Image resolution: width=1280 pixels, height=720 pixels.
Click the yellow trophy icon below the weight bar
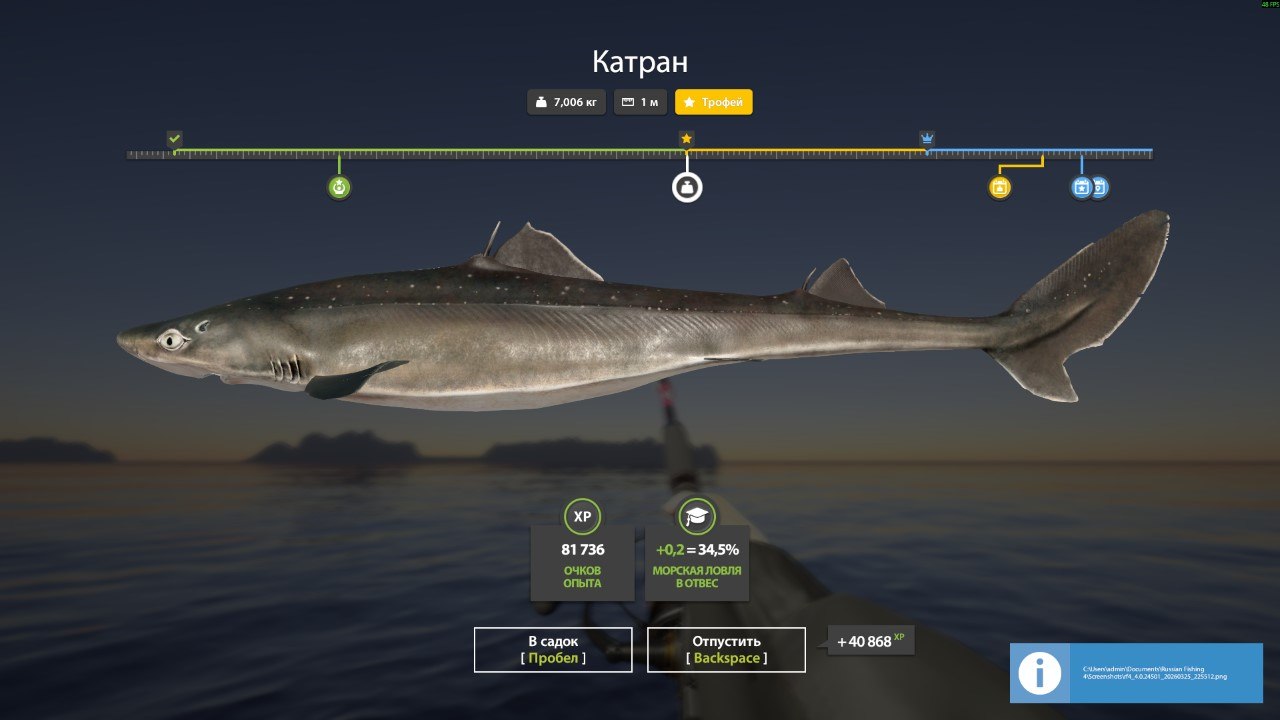click(1000, 186)
